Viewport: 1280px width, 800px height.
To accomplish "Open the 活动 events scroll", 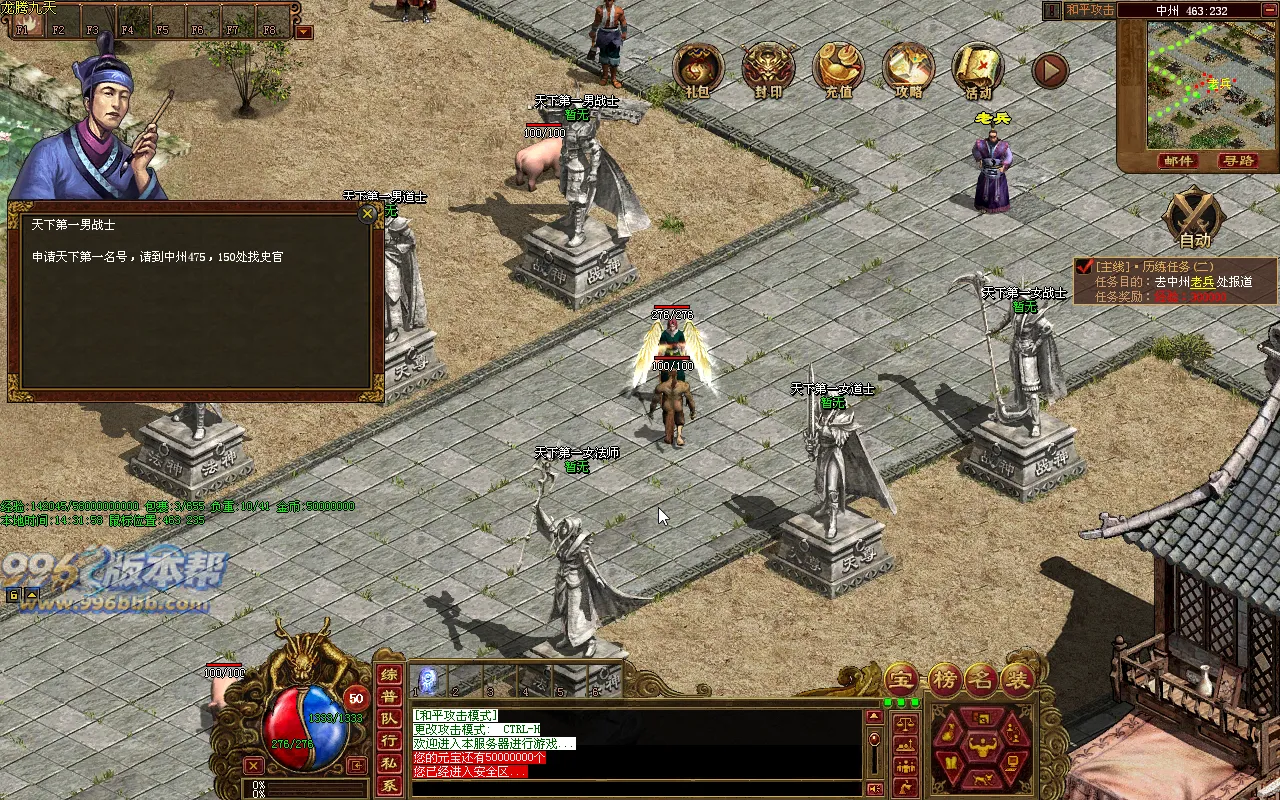I will [x=978, y=68].
